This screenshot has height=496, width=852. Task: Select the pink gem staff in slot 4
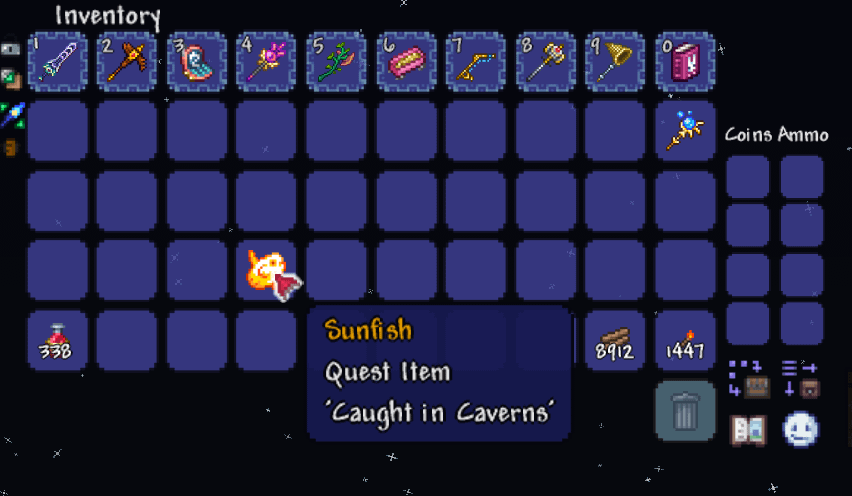click(267, 61)
